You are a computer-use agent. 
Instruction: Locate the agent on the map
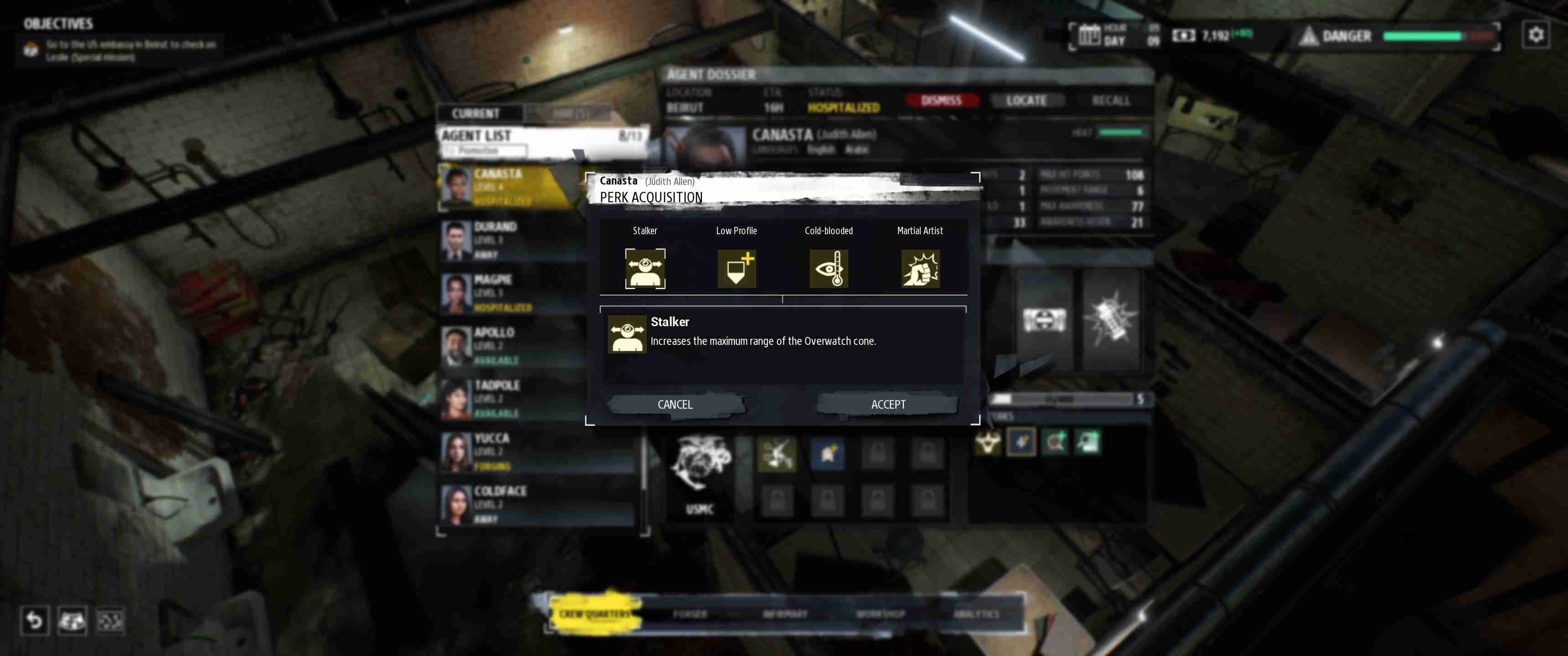(x=1026, y=100)
